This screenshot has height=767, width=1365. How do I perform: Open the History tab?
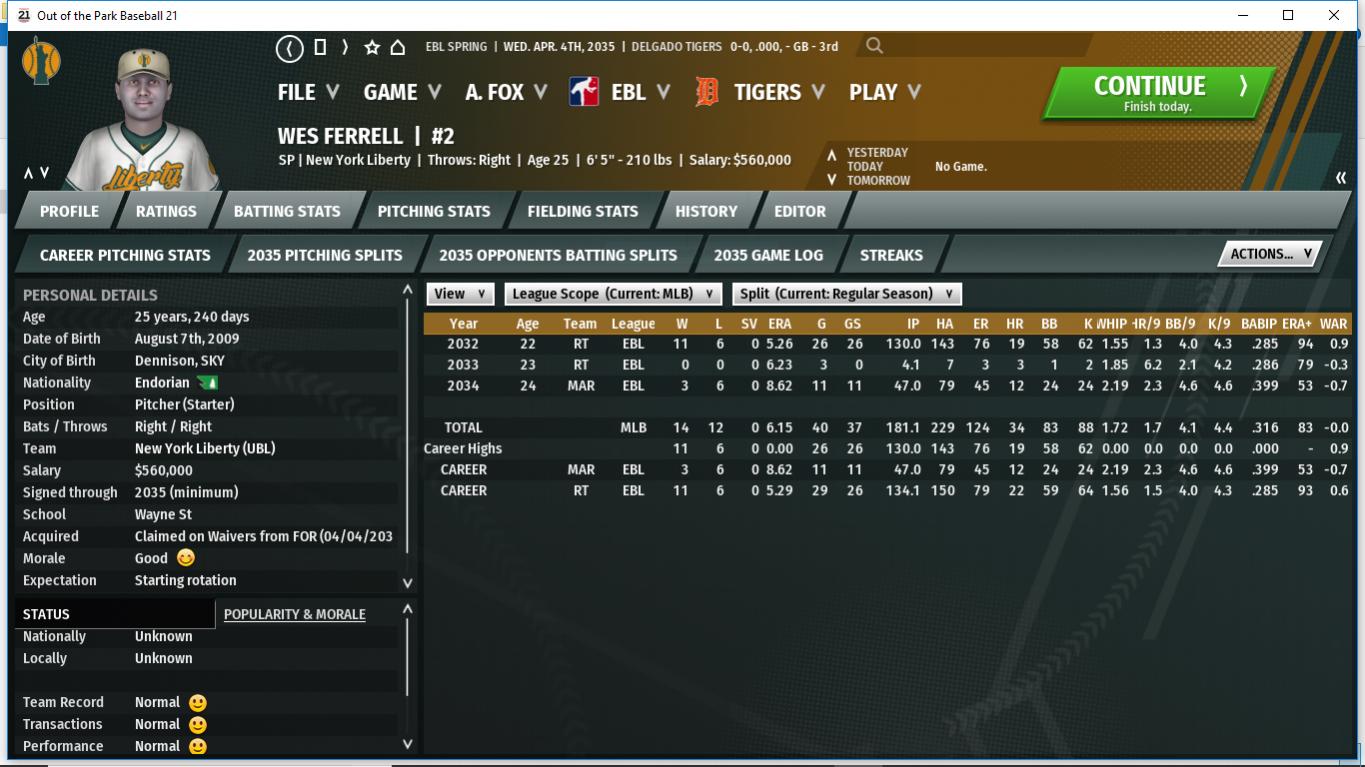point(706,211)
